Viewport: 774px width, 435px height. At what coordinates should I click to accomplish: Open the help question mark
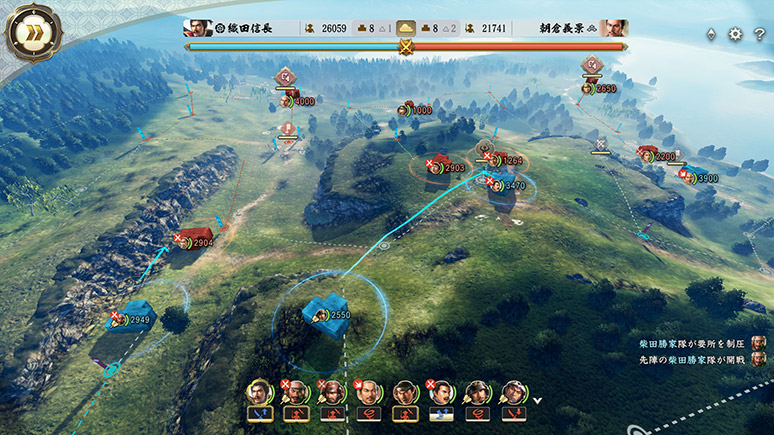(x=760, y=34)
